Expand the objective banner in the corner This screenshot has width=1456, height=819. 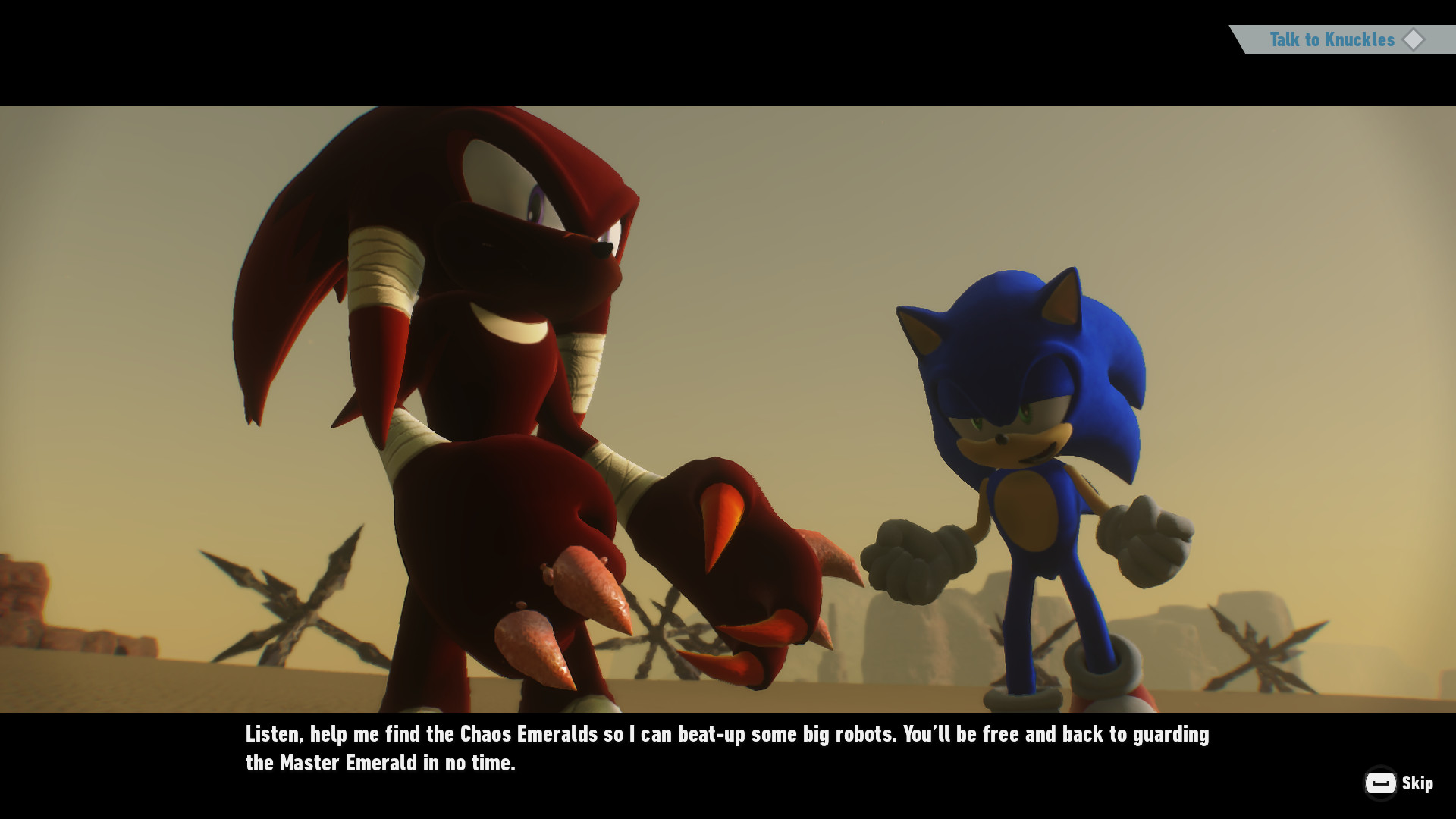pyautogui.click(x=1342, y=40)
